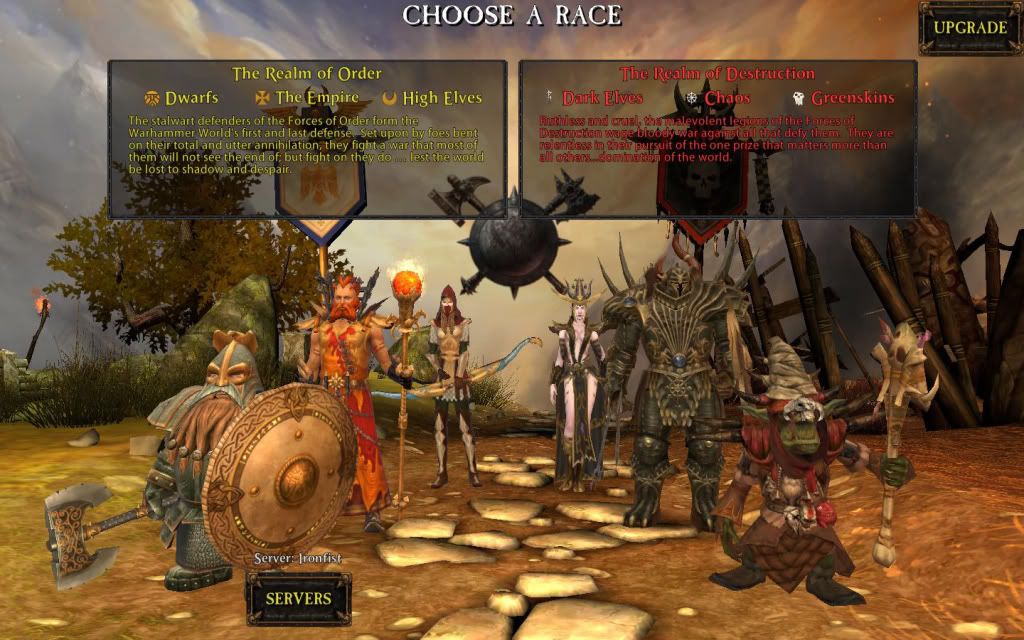
Task: Select the Chaos race
Action: coord(727,98)
